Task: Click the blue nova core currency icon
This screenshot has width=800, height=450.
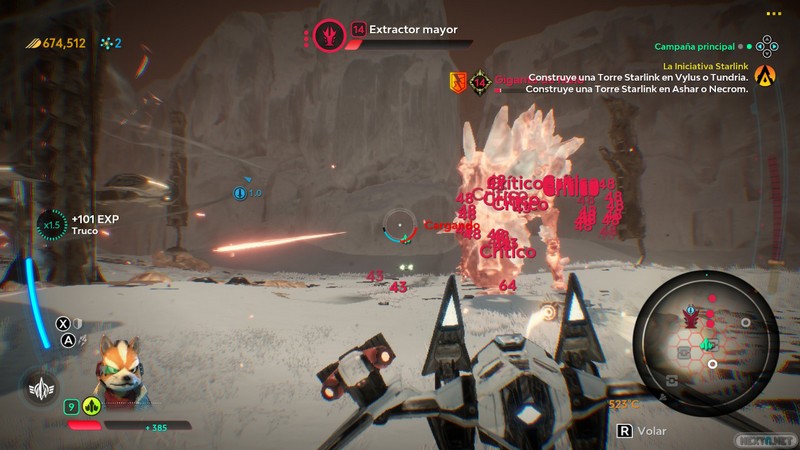Action: click(x=105, y=43)
